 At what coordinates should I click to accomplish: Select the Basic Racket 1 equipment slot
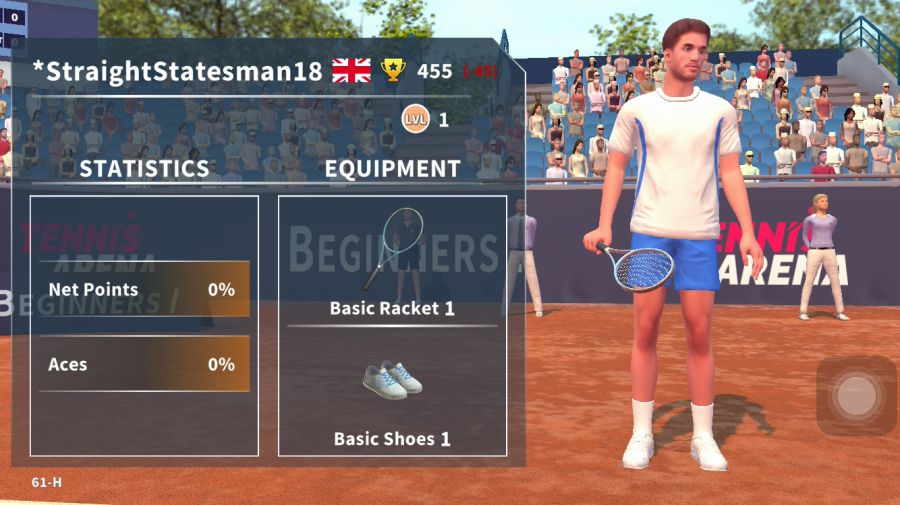(392, 260)
